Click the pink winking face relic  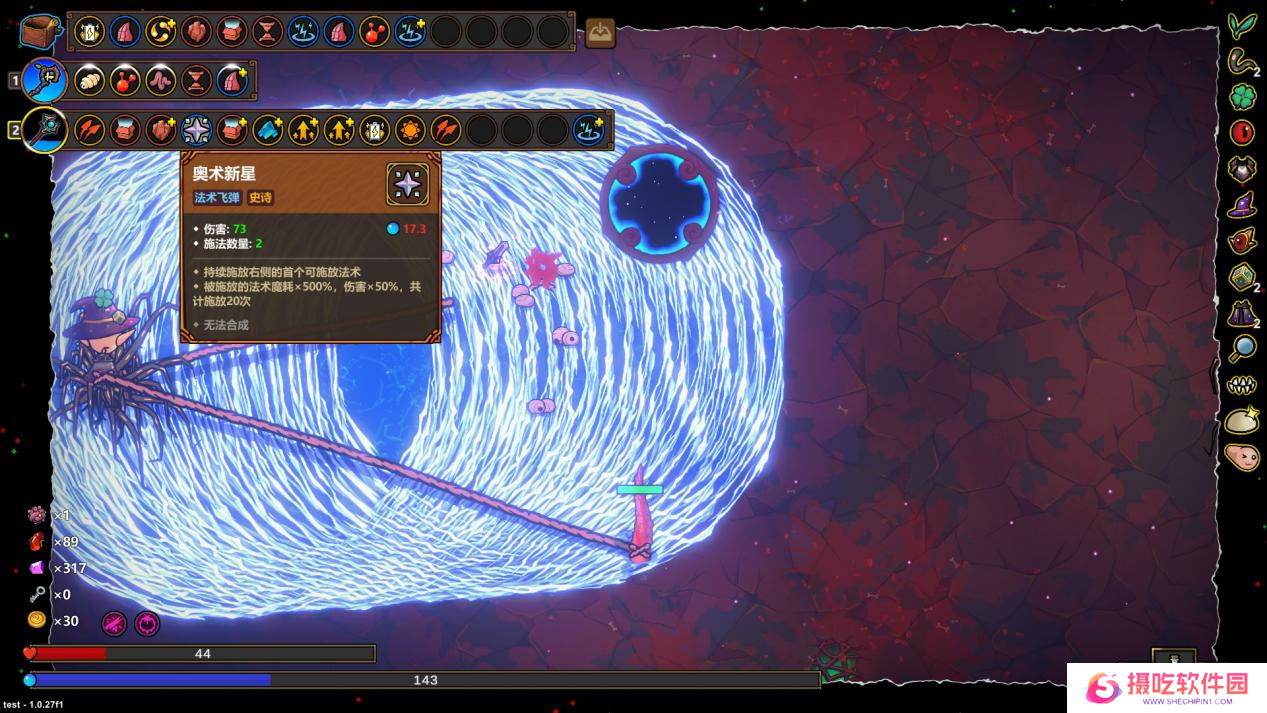(1242, 457)
